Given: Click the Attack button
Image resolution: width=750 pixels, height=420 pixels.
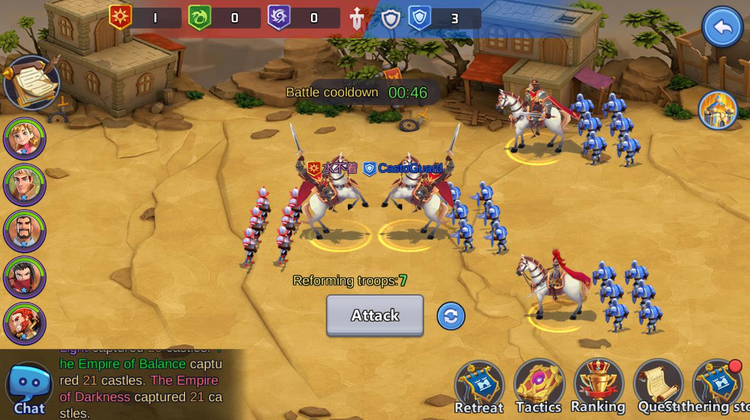Looking at the screenshot, I should click(x=375, y=315).
